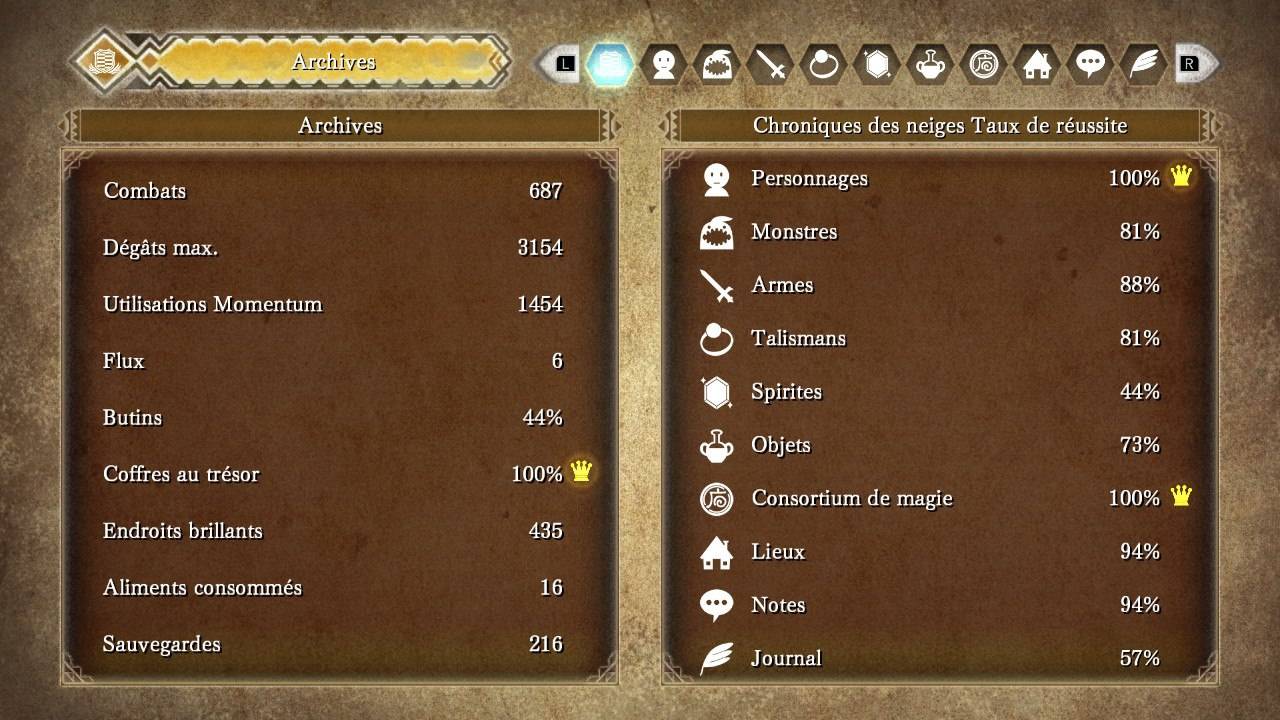Open the Armes entry

coord(938,285)
